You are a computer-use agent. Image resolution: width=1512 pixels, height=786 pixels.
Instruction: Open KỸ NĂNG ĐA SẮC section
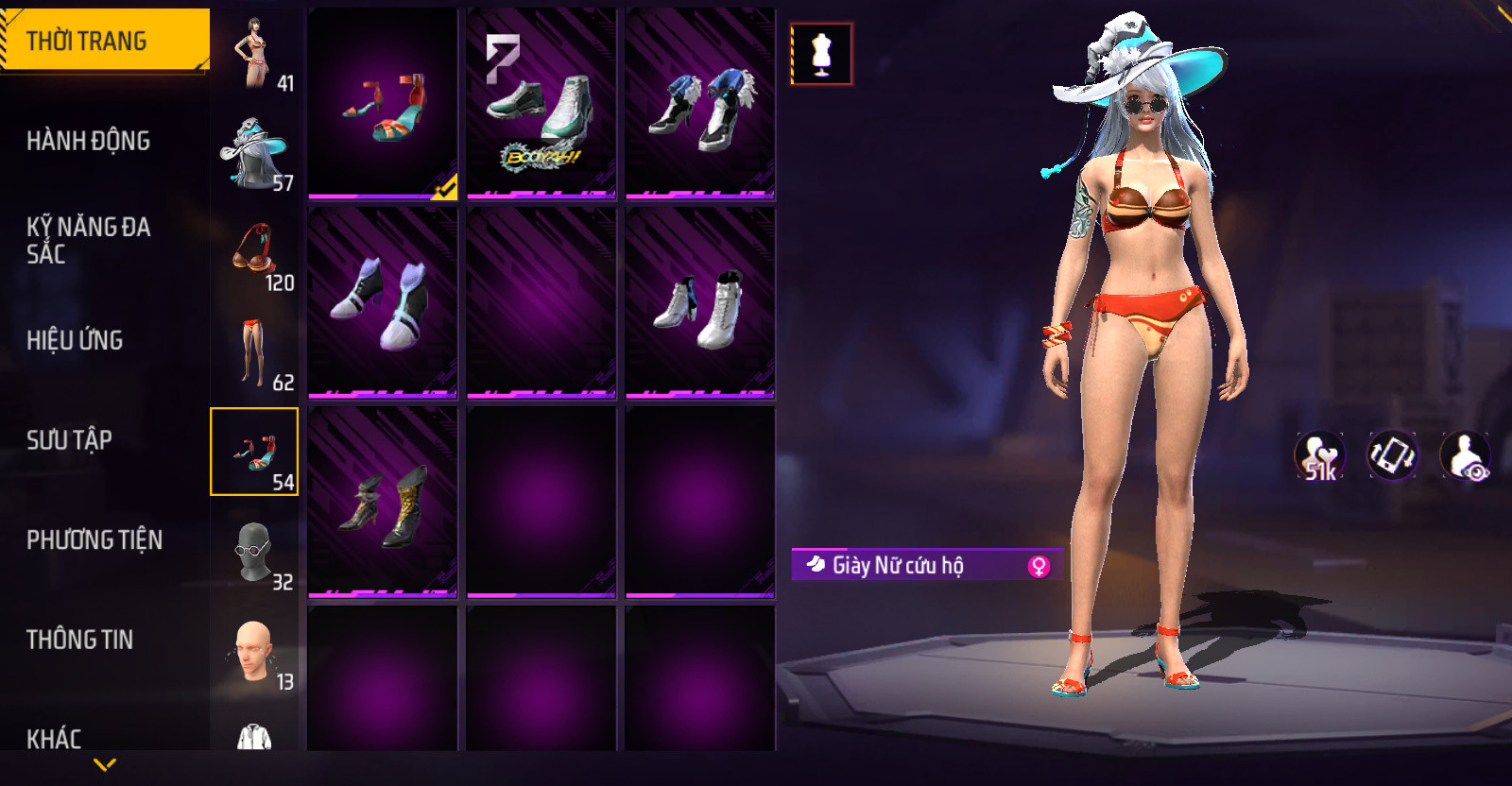click(88, 240)
